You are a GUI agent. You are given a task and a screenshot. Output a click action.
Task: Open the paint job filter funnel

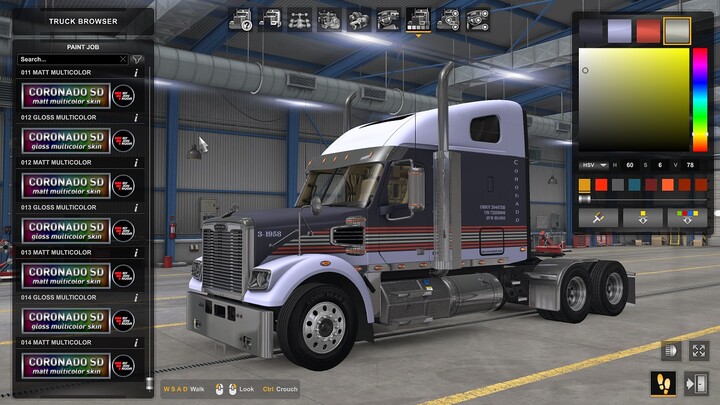(x=137, y=59)
